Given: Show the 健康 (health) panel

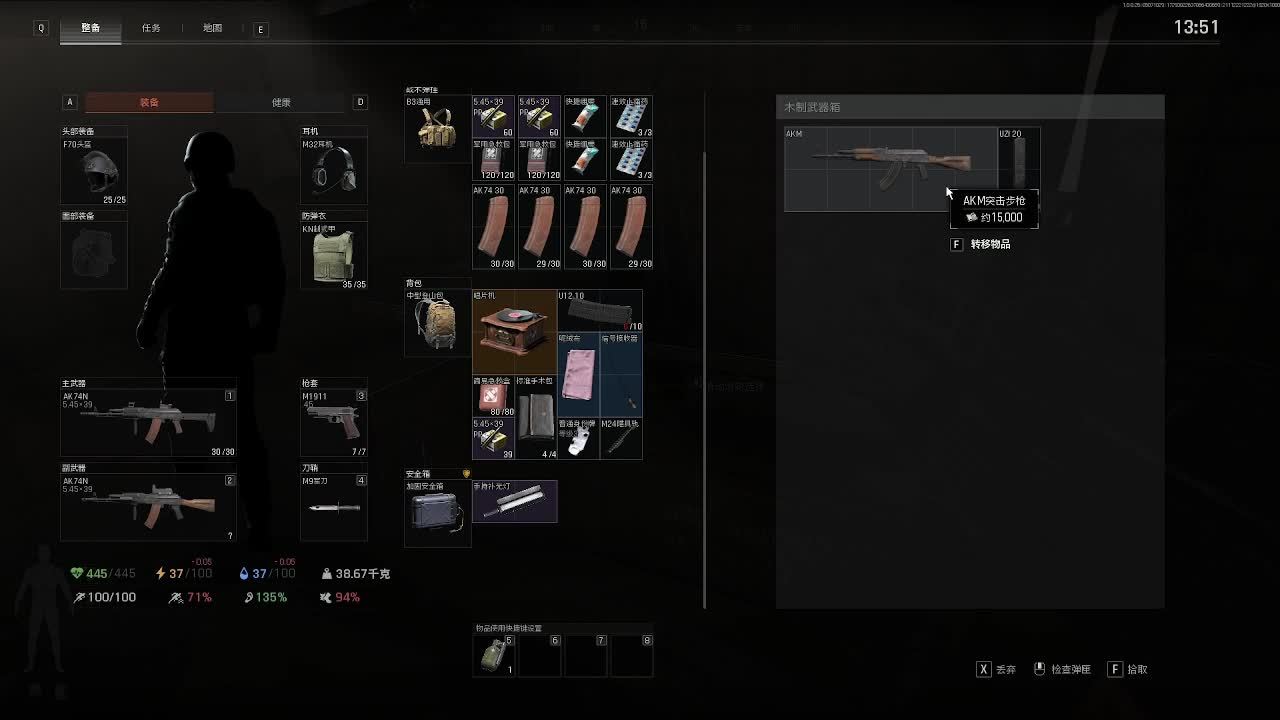Looking at the screenshot, I should click(281, 102).
